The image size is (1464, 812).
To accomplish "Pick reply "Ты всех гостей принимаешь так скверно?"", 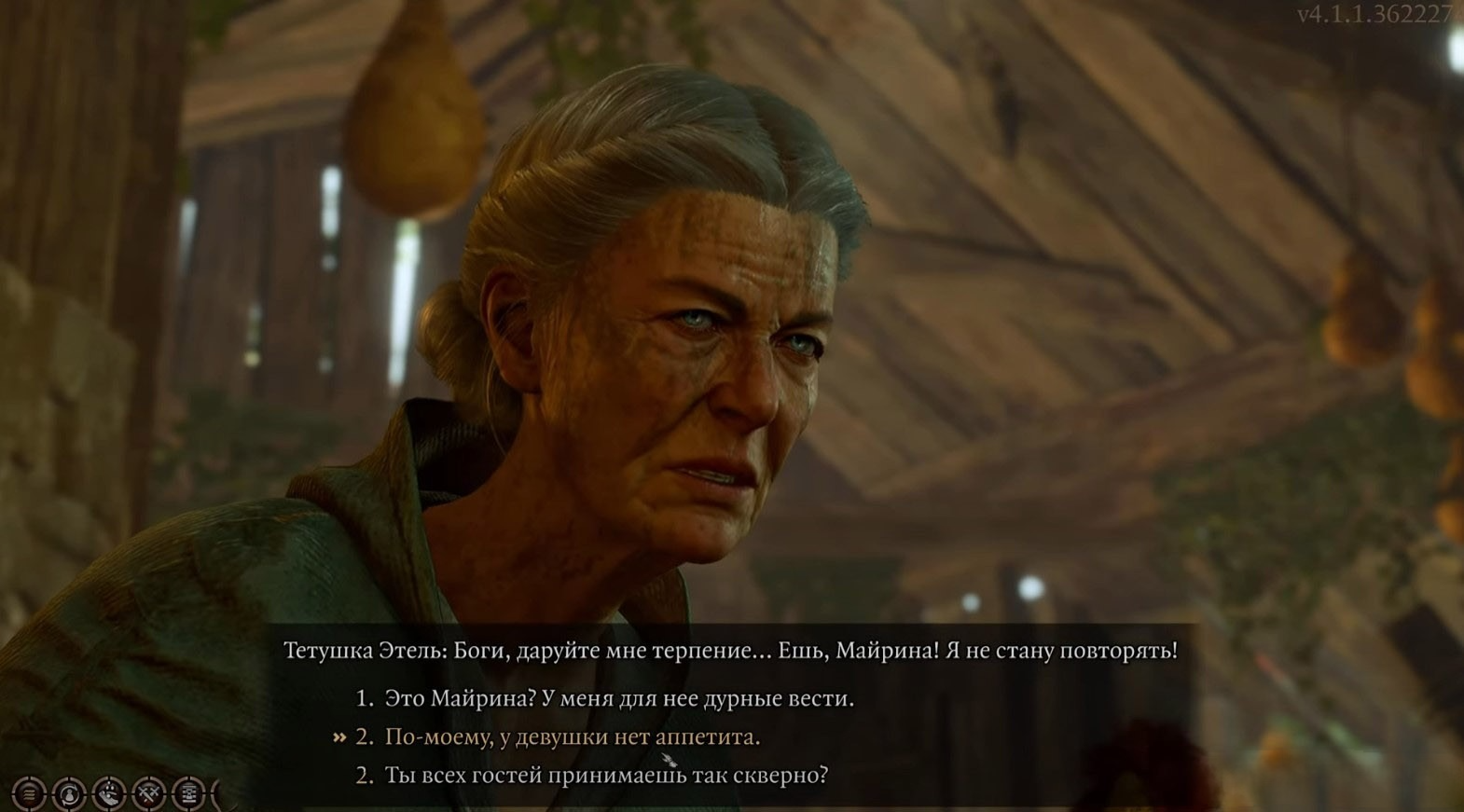I will click(605, 776).
